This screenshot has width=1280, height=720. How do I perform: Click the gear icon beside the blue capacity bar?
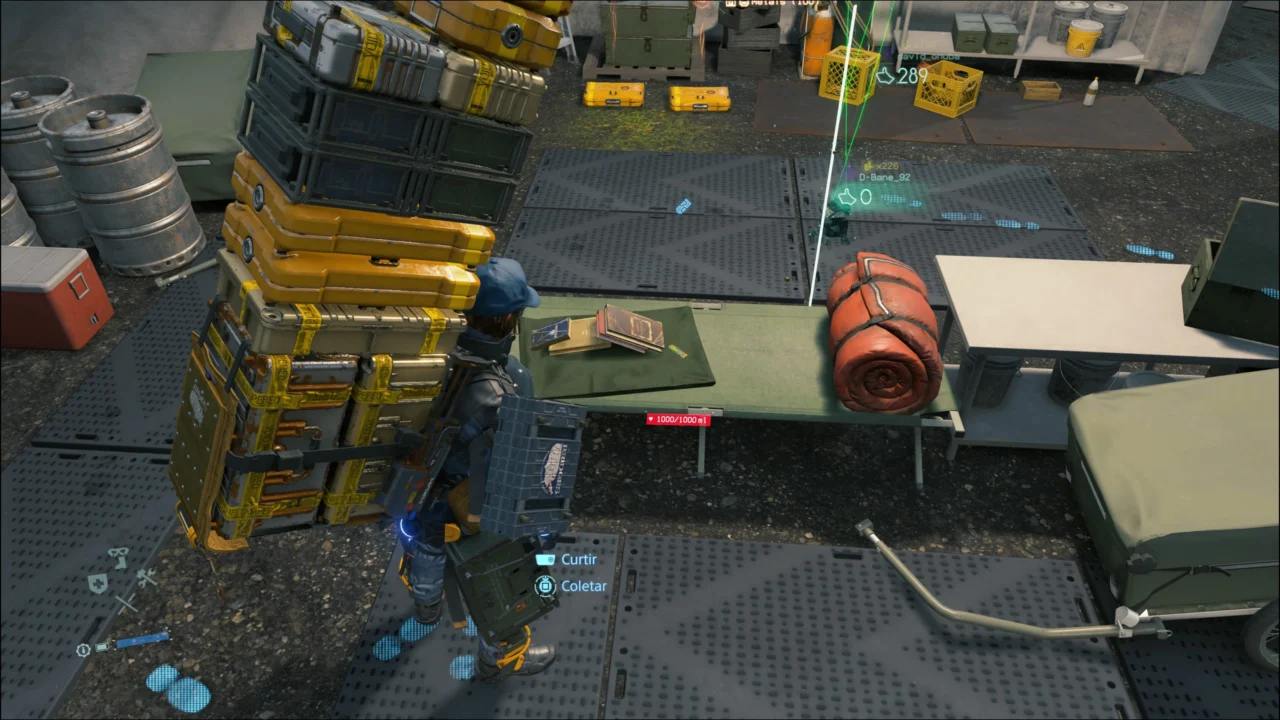click(83, 650)
